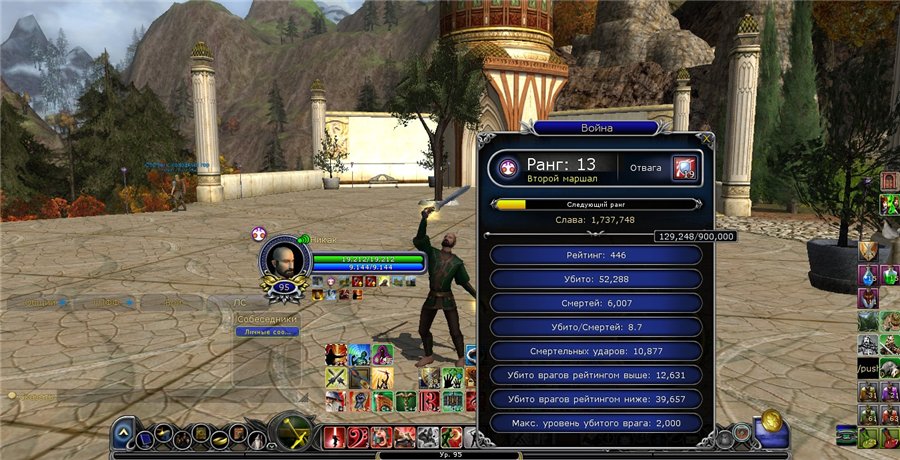Viewport: 900px width, 460px height.
Task: Open the main menu arrow button
Action: (x=123, y=433)
